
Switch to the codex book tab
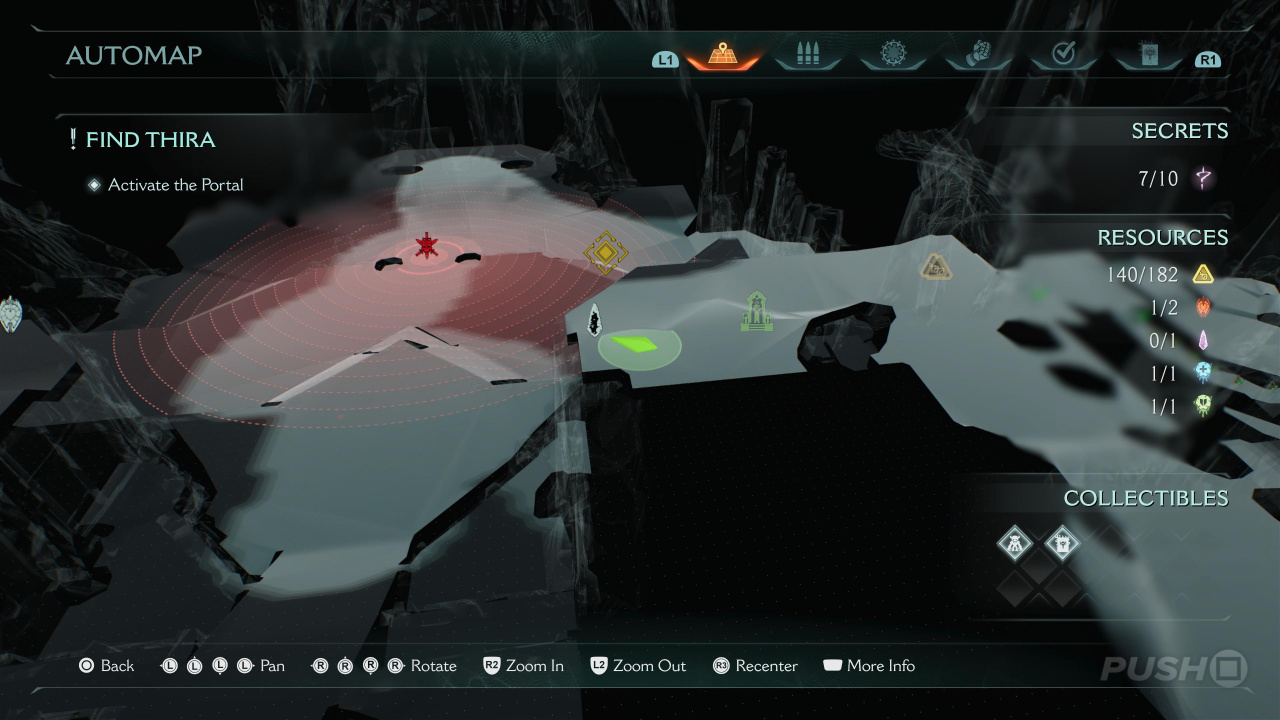[x=1148, y=55]
